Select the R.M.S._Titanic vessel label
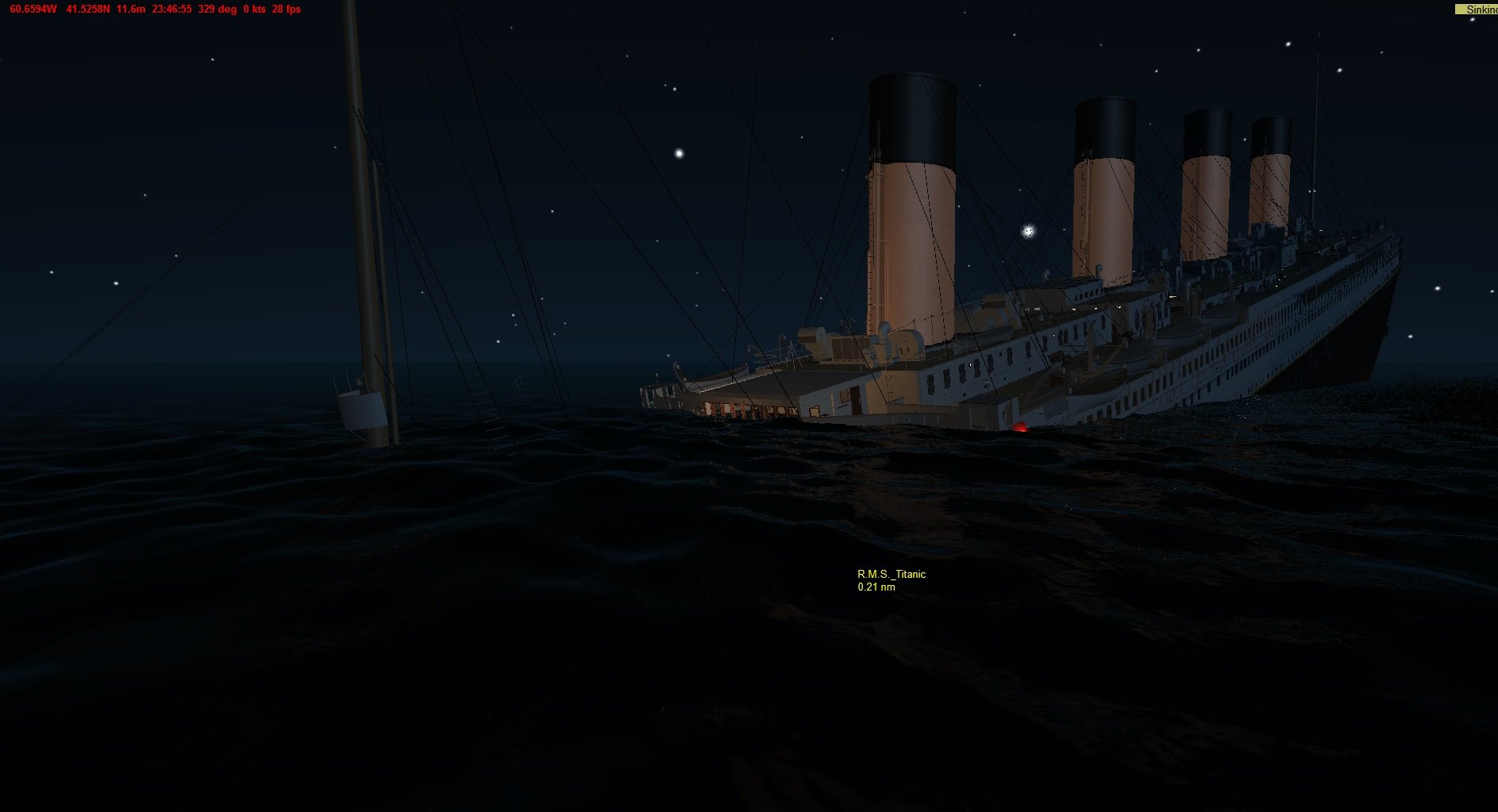The height and width of the screenshot is (812, 1498). point(891,575)
